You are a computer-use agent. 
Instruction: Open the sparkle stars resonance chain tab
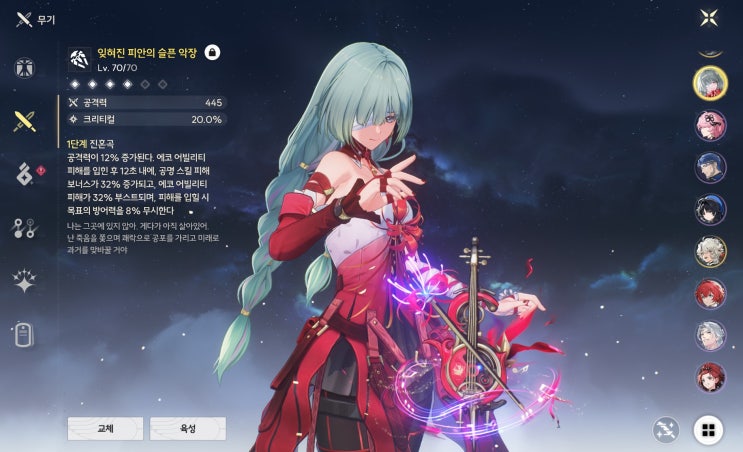click(24, 281)
